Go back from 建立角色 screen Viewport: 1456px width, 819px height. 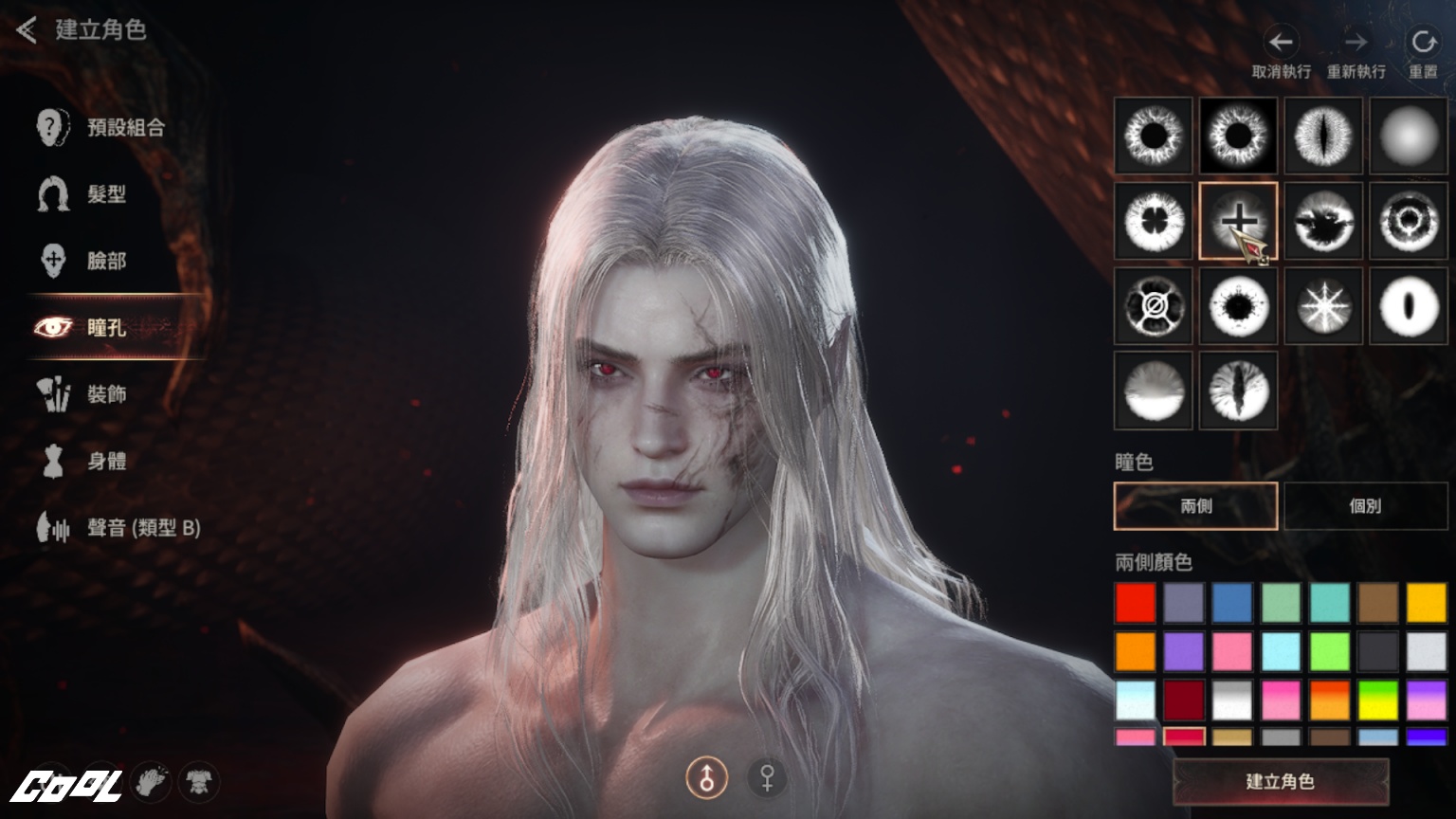(27, 30)
